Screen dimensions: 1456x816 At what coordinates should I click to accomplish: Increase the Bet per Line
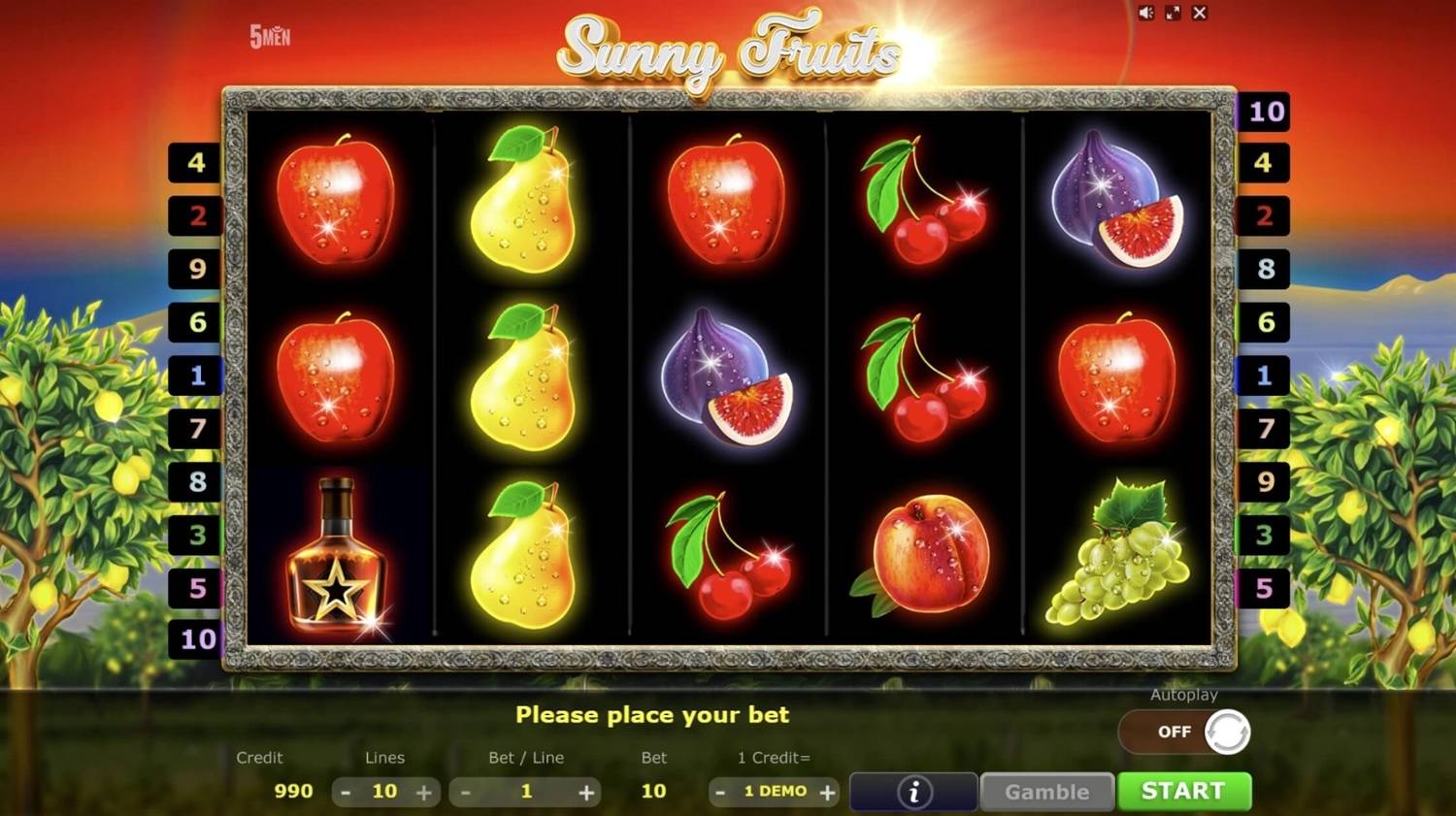[587, 791]
